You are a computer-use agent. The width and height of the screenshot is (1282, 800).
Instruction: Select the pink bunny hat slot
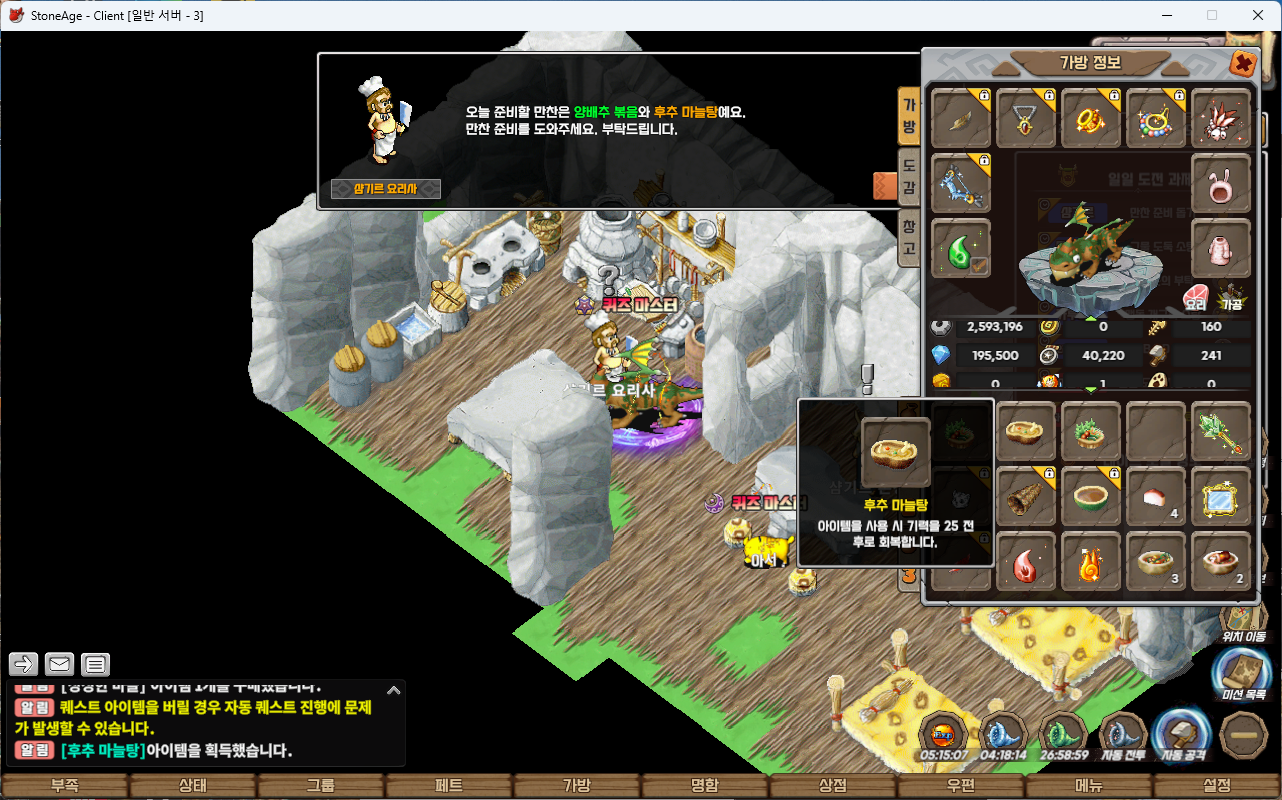[x=1221, y=183]
